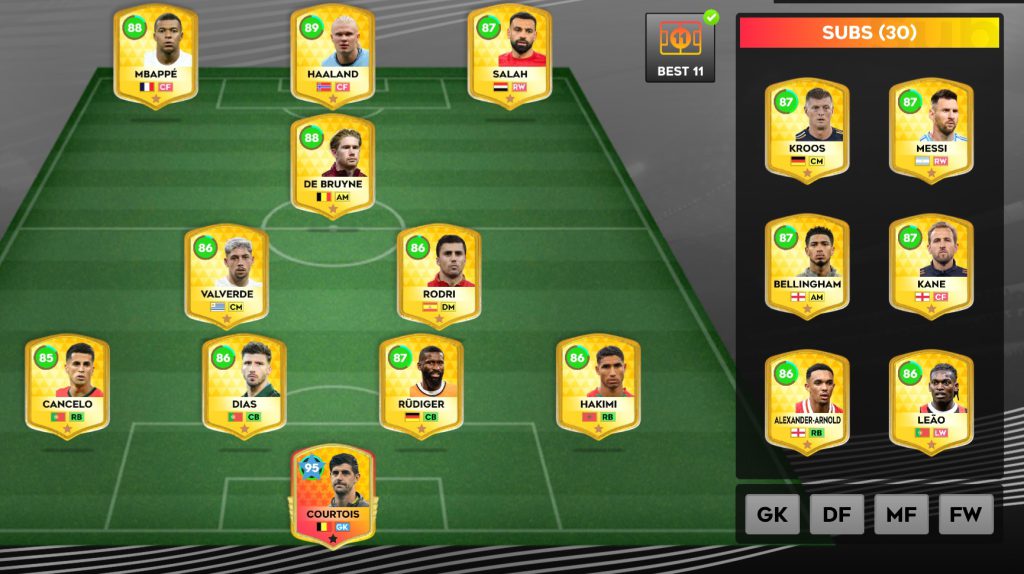1024x574 pixels.
Task: Choose Bellingham in the subs panel
Action: click(807, 265)
